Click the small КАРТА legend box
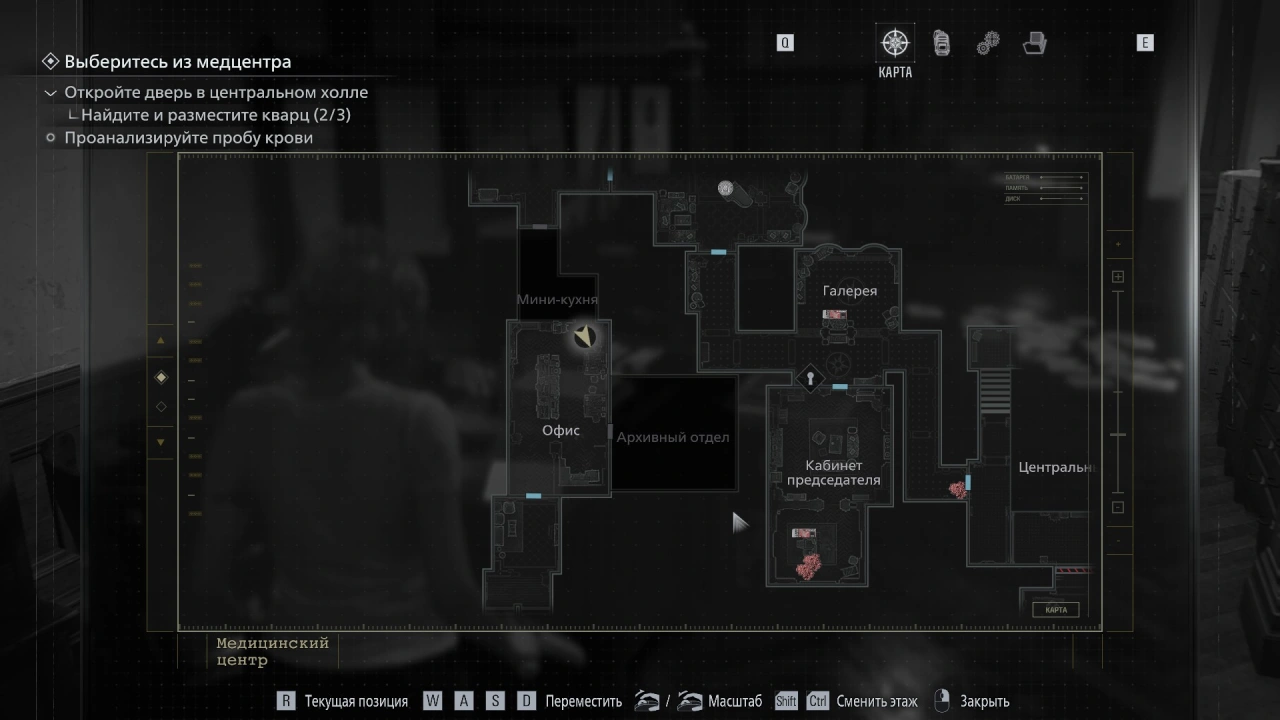 point(1056,610)
